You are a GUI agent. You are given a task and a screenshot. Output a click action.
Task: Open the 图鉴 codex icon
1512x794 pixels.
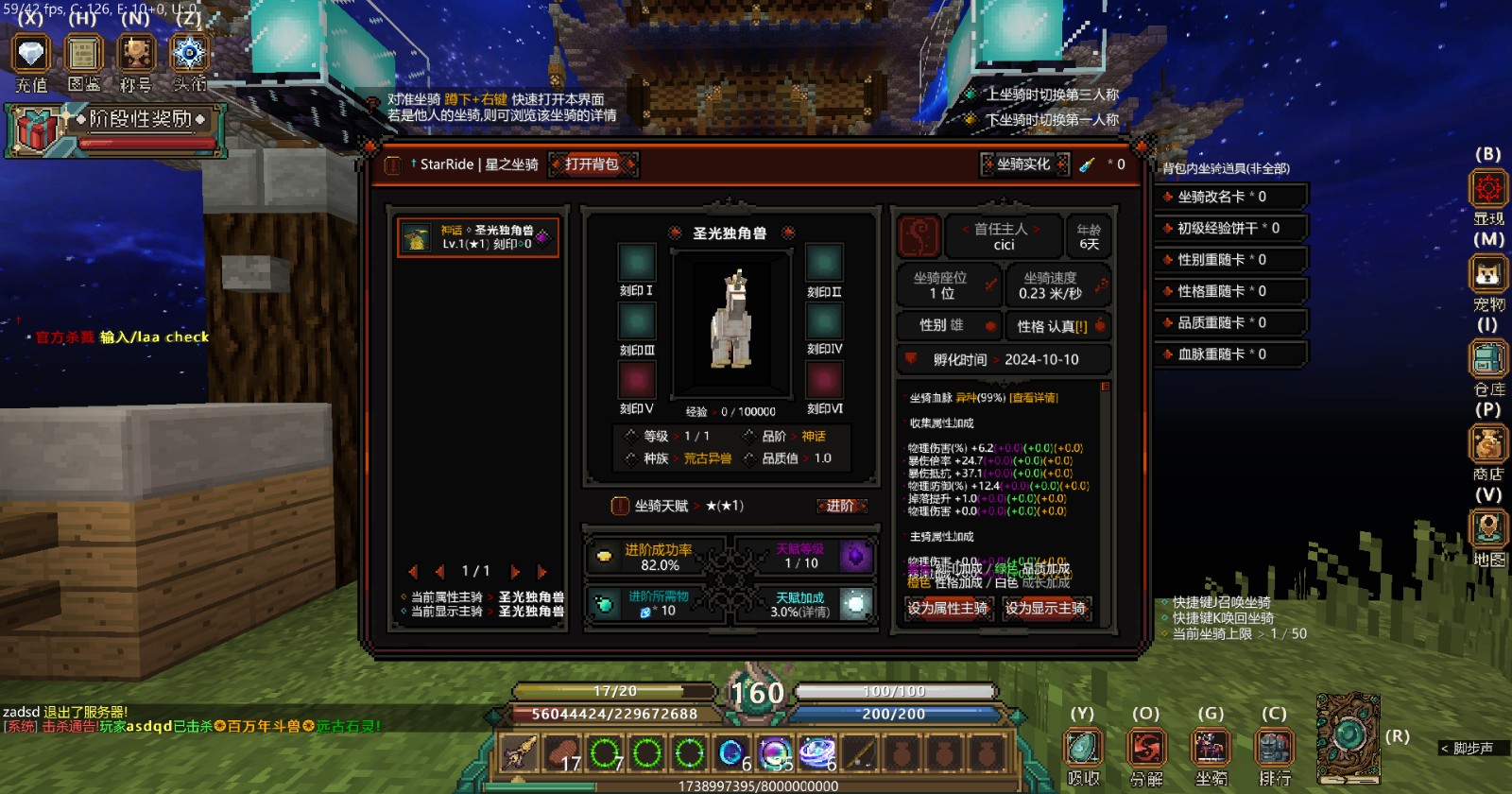[x=83, y=54]
